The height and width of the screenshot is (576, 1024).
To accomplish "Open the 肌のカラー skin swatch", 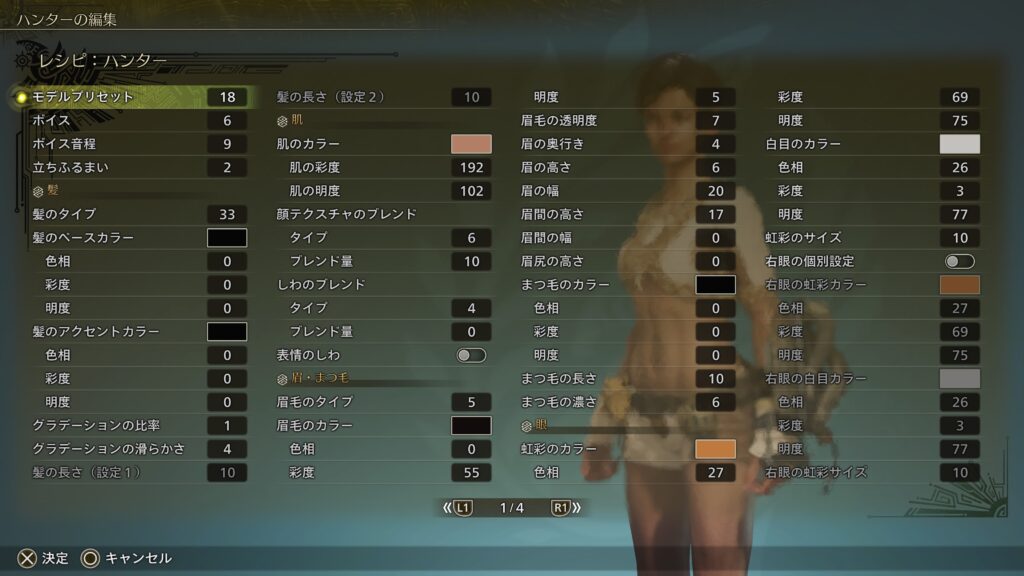I will [x=471, y=144].
